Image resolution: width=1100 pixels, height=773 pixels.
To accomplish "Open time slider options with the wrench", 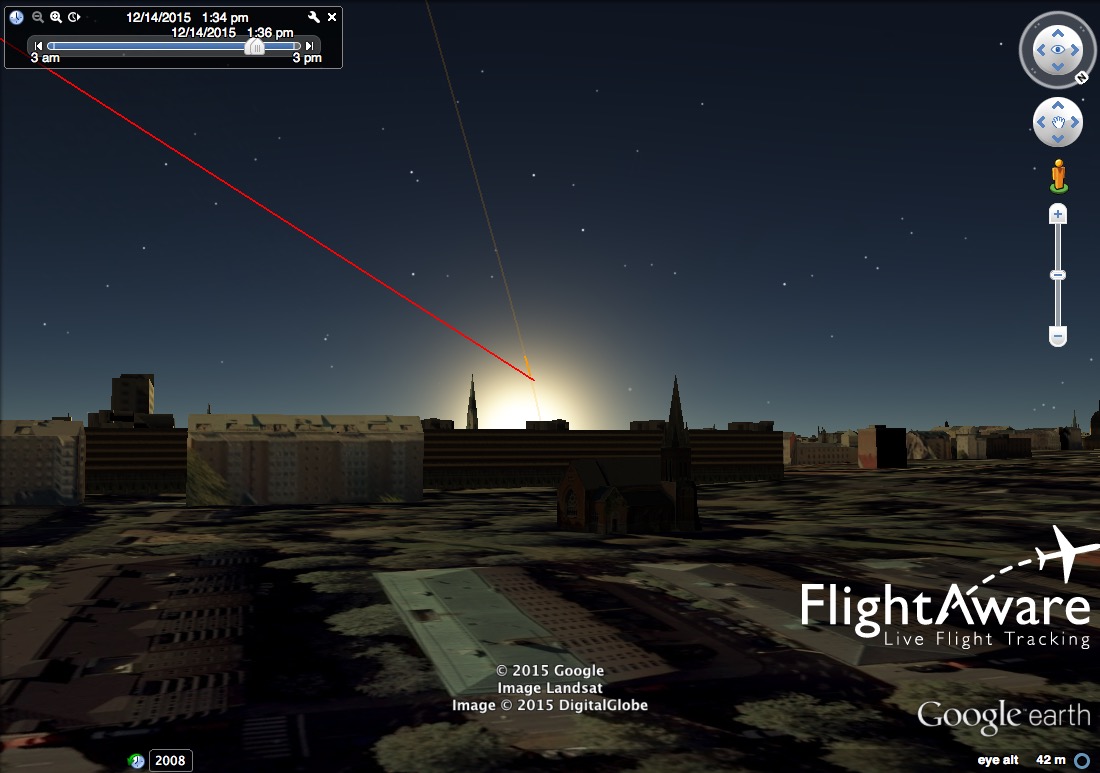I will [314, 17].
